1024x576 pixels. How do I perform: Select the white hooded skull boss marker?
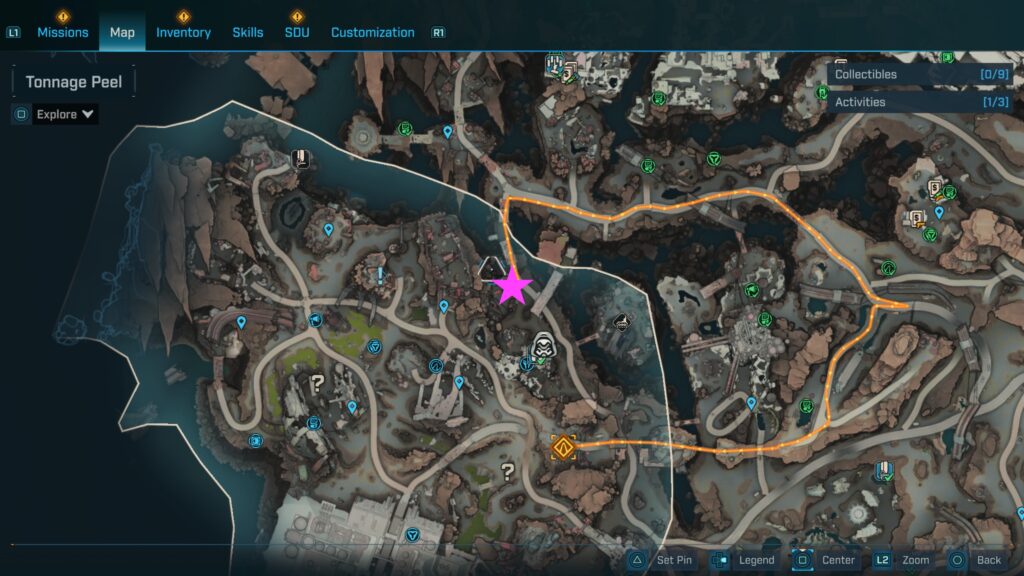click(543, 346)
